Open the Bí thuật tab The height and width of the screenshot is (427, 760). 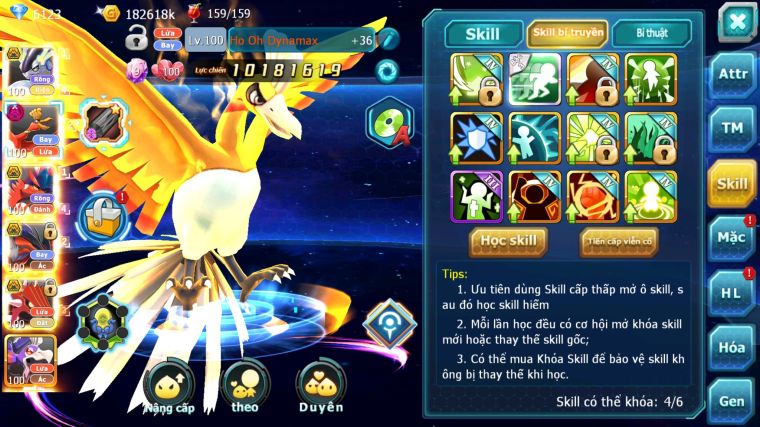pos(651,33)
